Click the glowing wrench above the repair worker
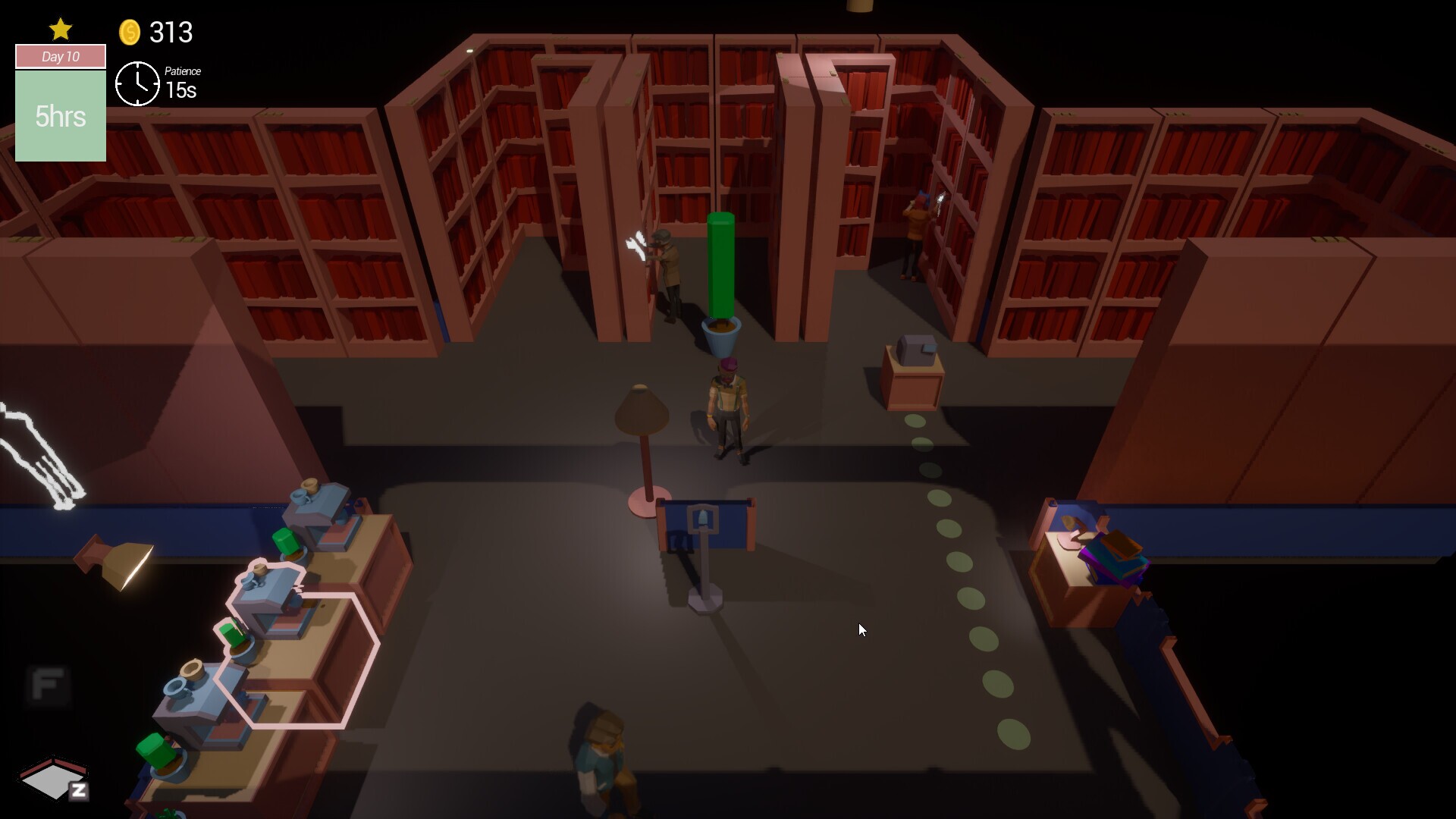Screen dimensions: 1456x819 (x=635, y=244)
